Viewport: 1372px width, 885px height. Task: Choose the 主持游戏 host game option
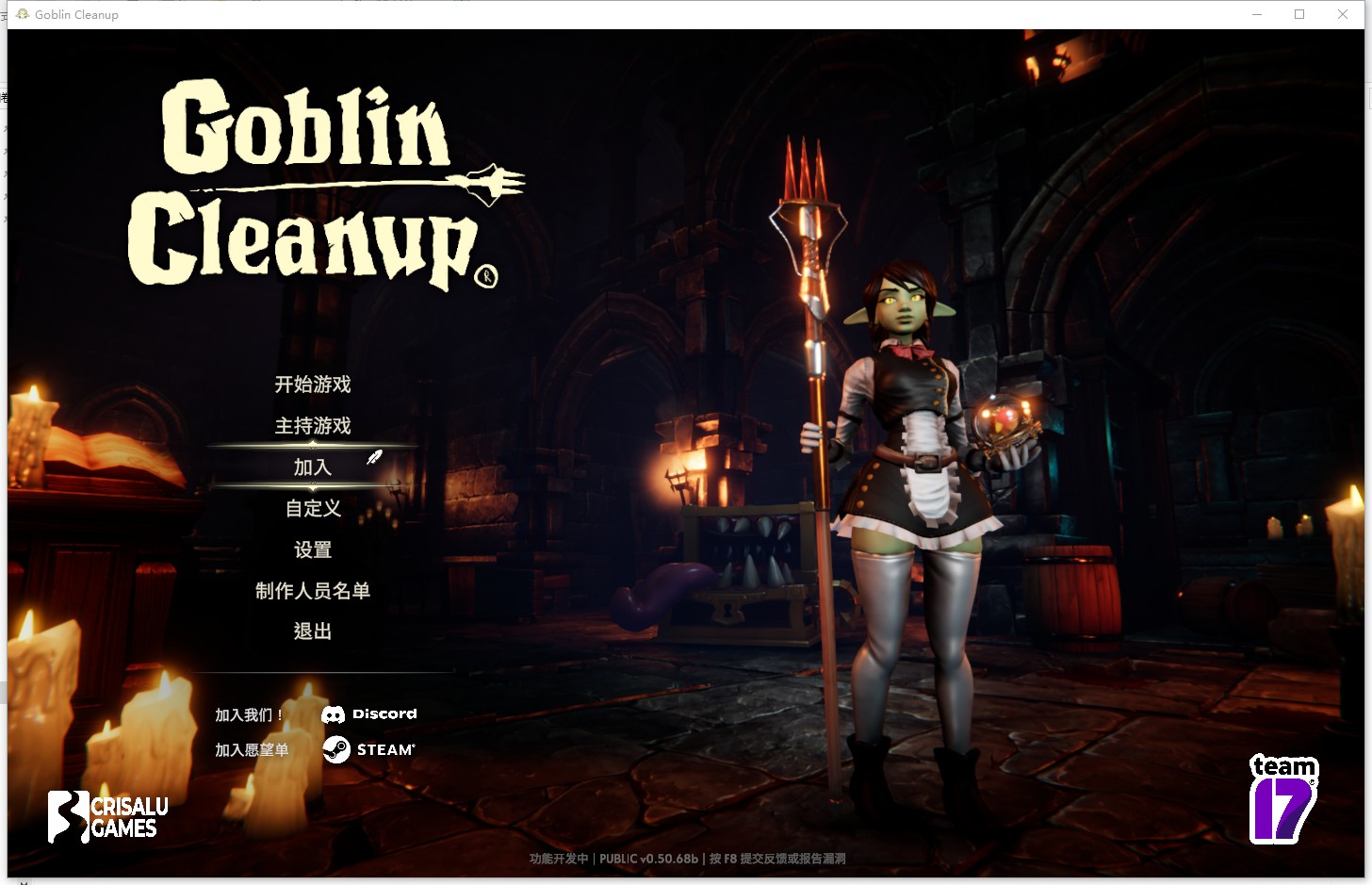313,426
